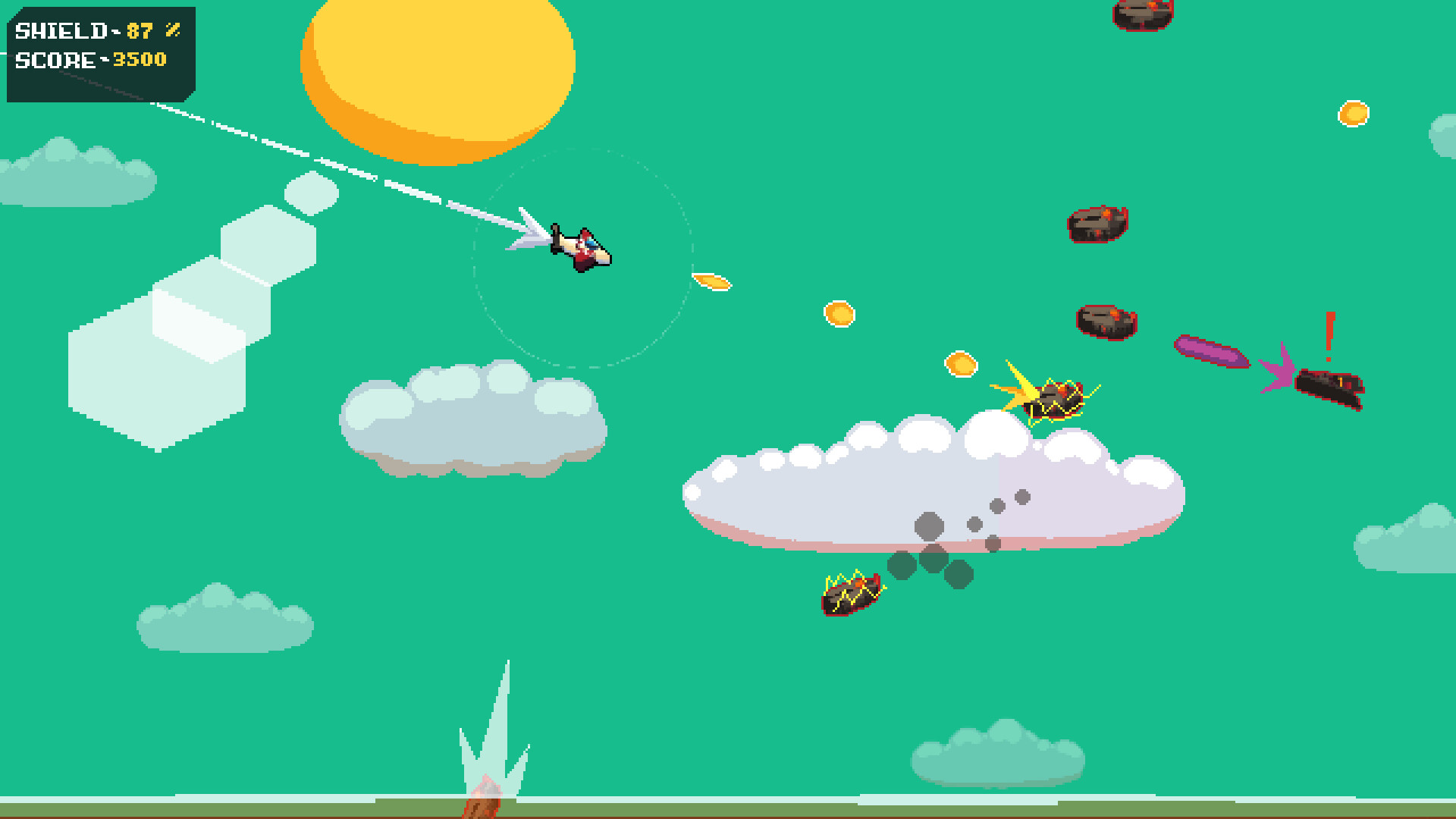
Task: Click the coin below the yellow bullet
Action: click(840, 312)
